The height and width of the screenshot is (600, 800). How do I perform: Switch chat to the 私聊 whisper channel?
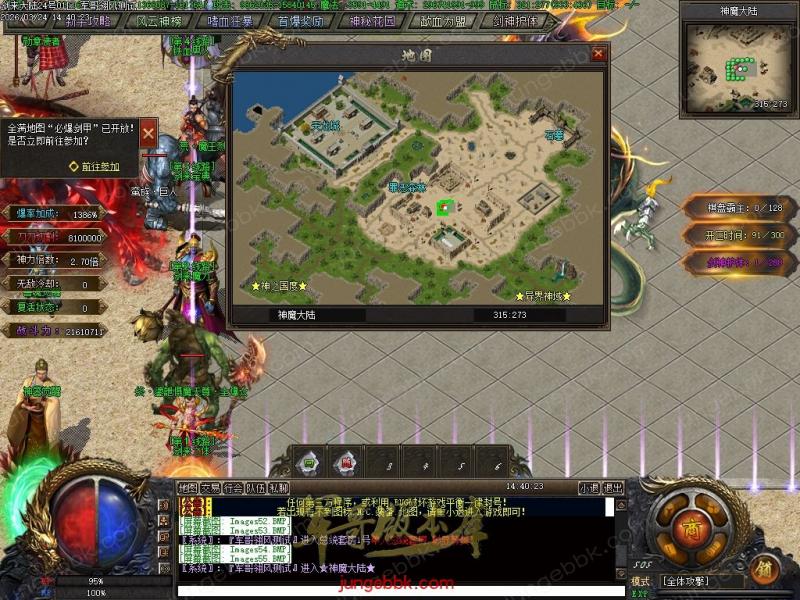278,488
